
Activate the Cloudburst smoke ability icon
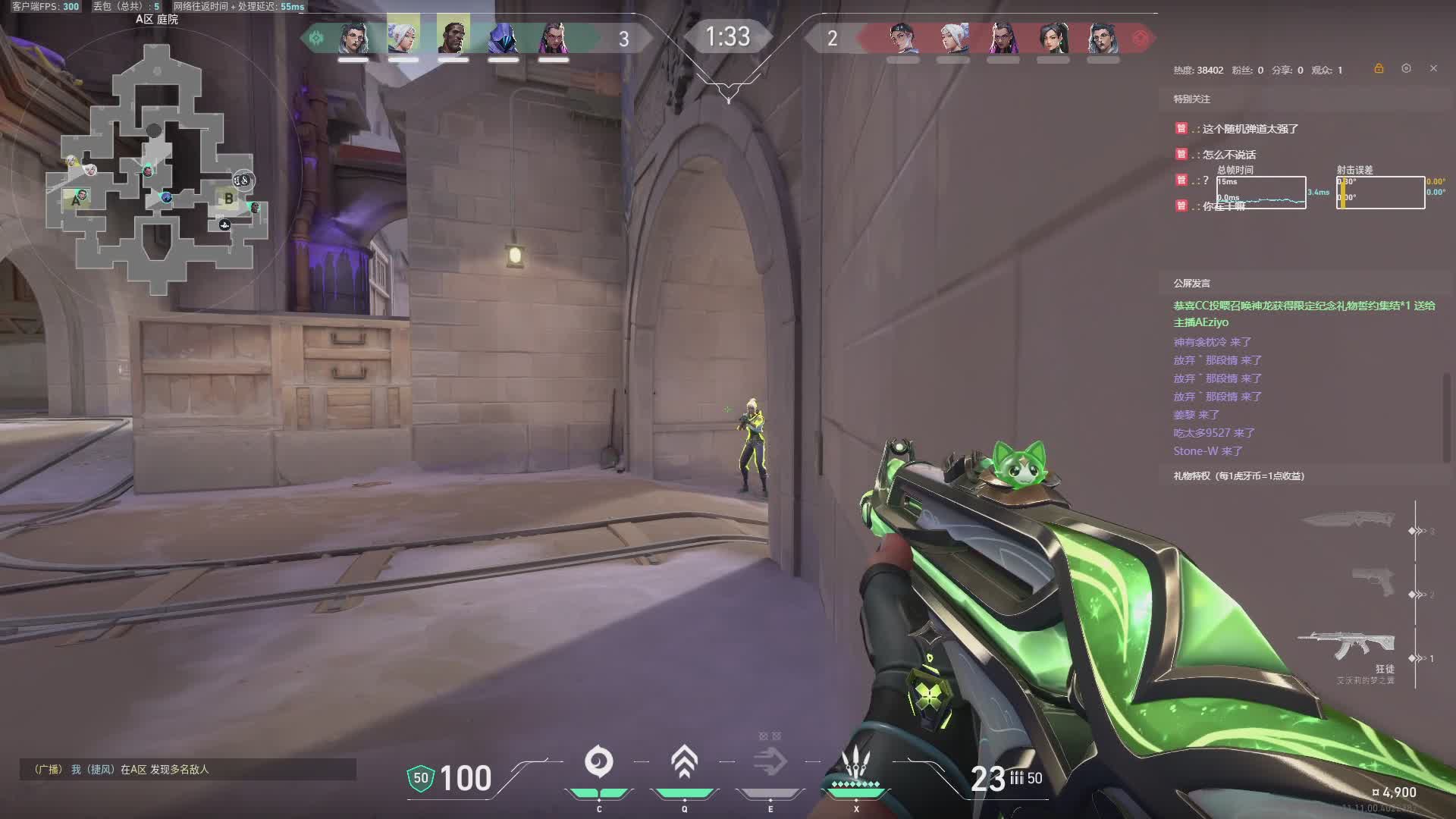598,762
